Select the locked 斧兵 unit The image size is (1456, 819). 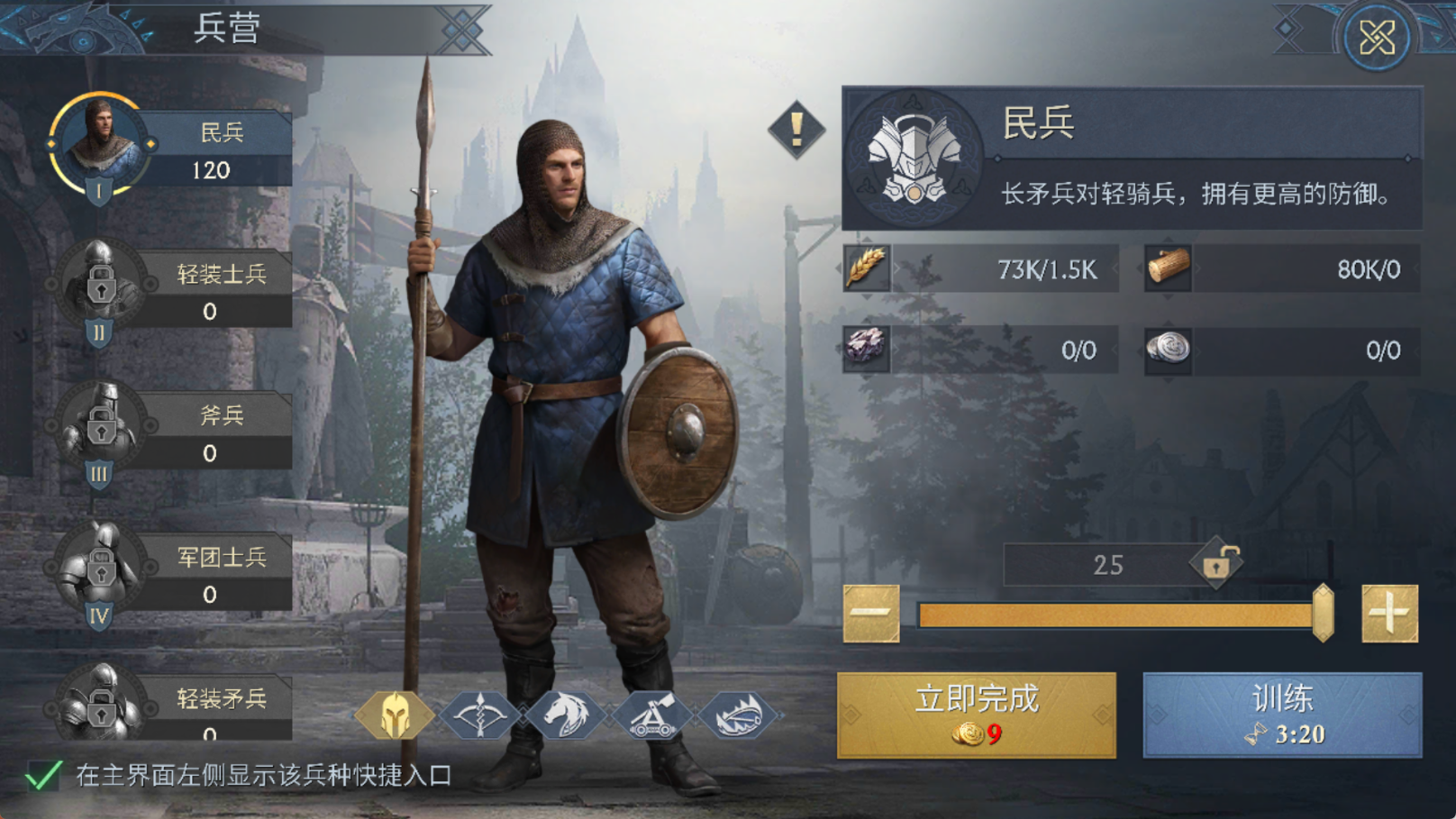click(171, 432)
